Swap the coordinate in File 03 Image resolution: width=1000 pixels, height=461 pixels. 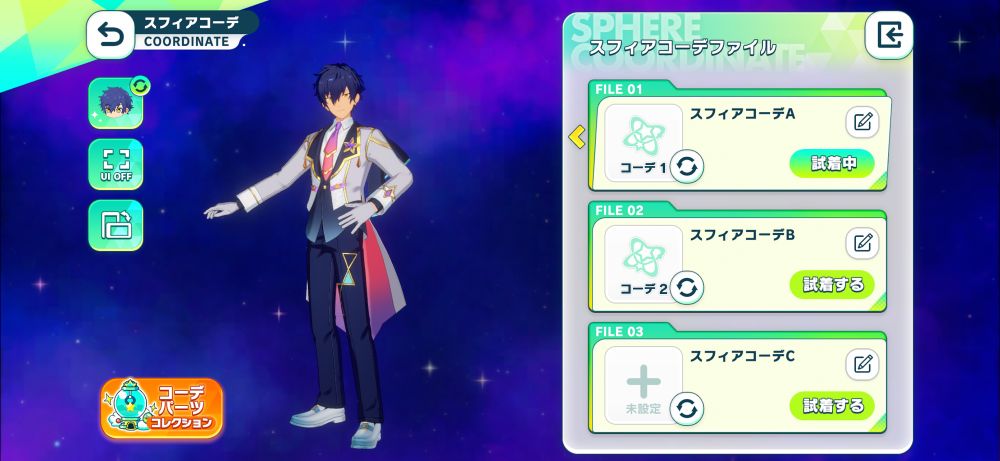(686, 408)
